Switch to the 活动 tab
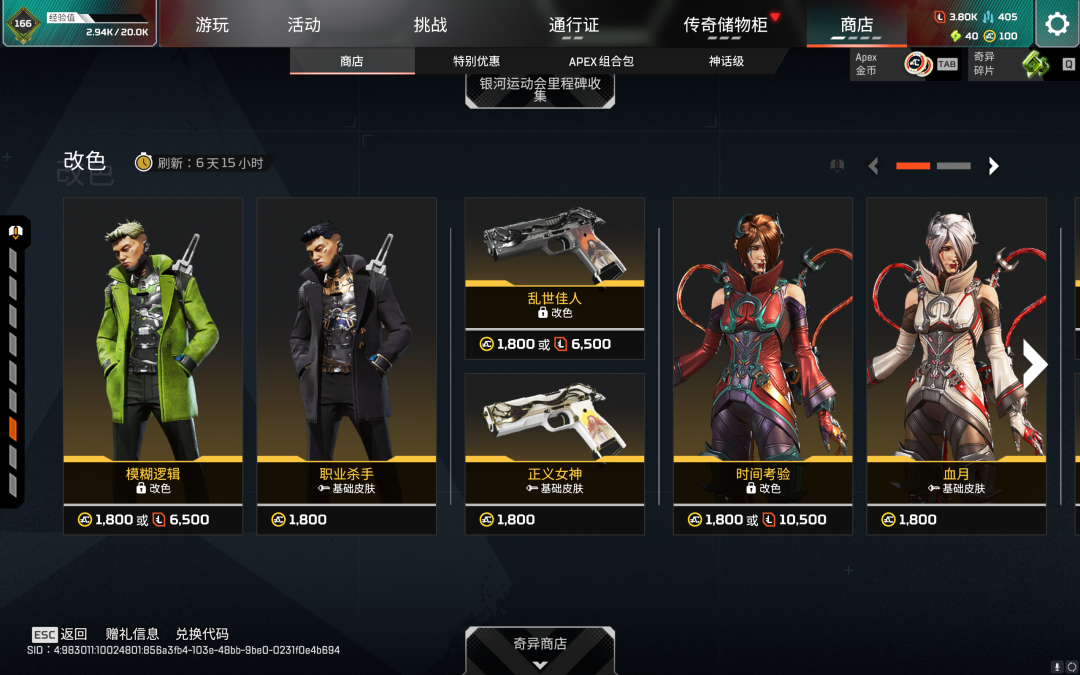 coord(304,25)
